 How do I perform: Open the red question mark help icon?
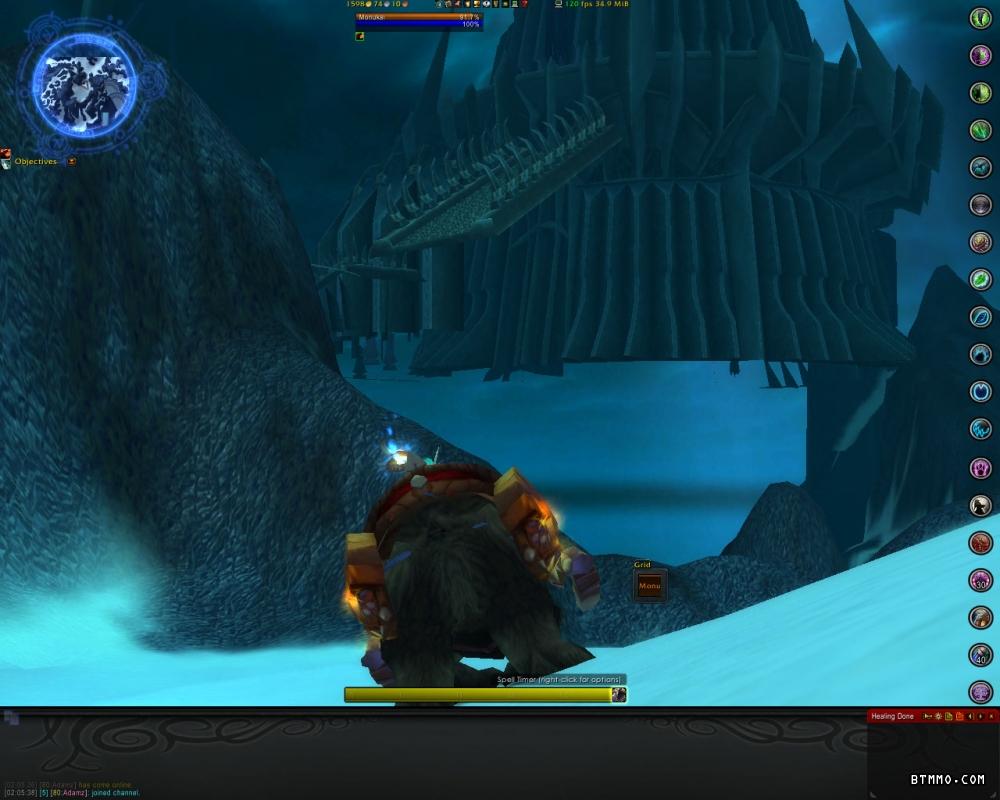[x=524, y=5]
